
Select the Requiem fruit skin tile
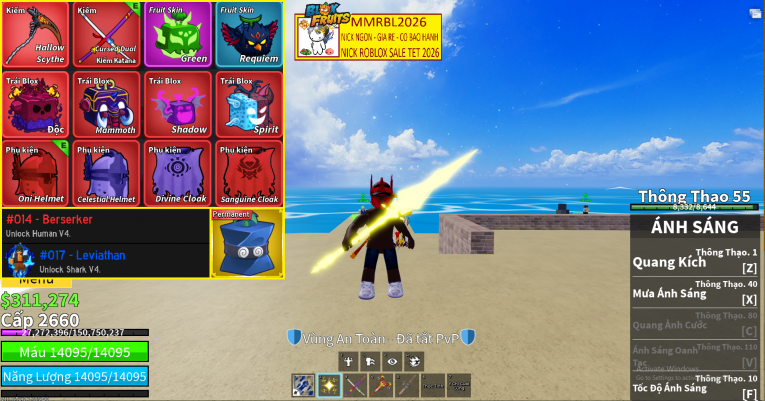(248, 35)
